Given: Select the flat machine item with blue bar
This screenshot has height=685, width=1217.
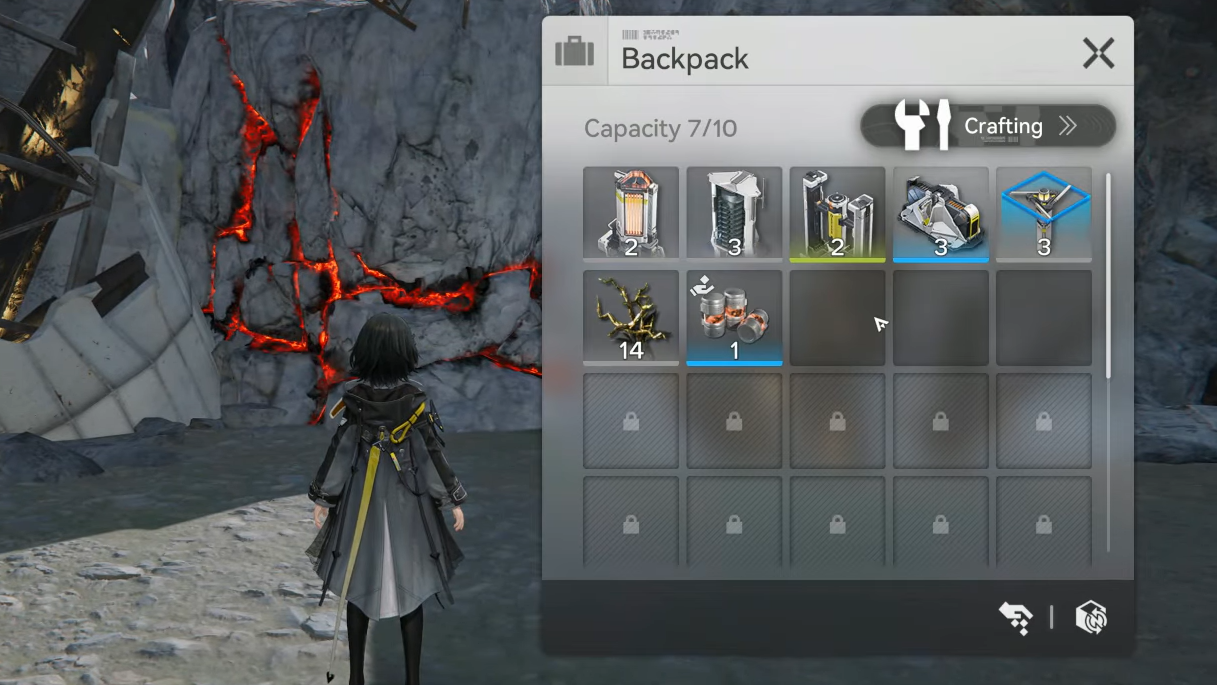Looking at the screenshot, I should point(940,213).
